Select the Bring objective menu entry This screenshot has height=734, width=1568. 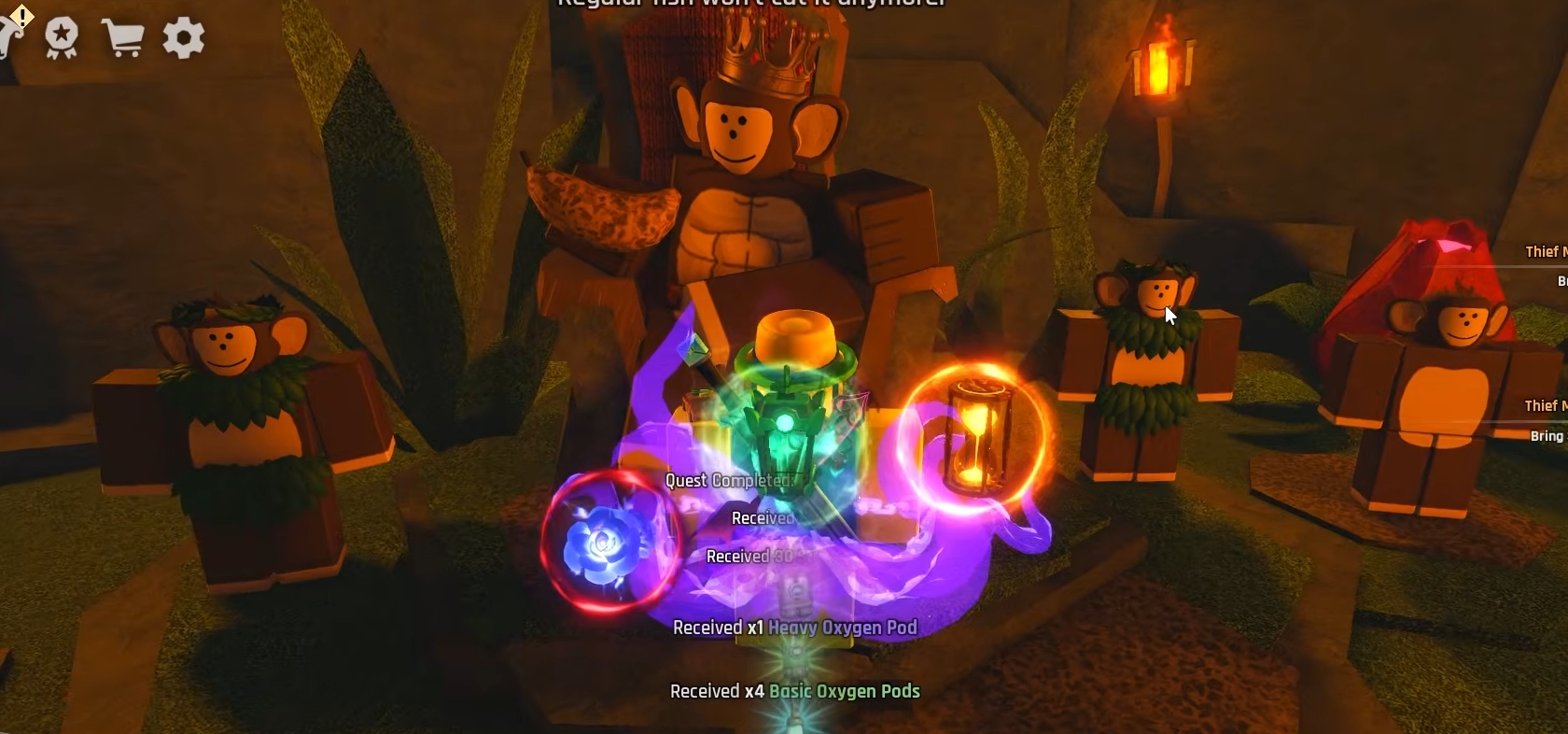tap(1547, 435)
